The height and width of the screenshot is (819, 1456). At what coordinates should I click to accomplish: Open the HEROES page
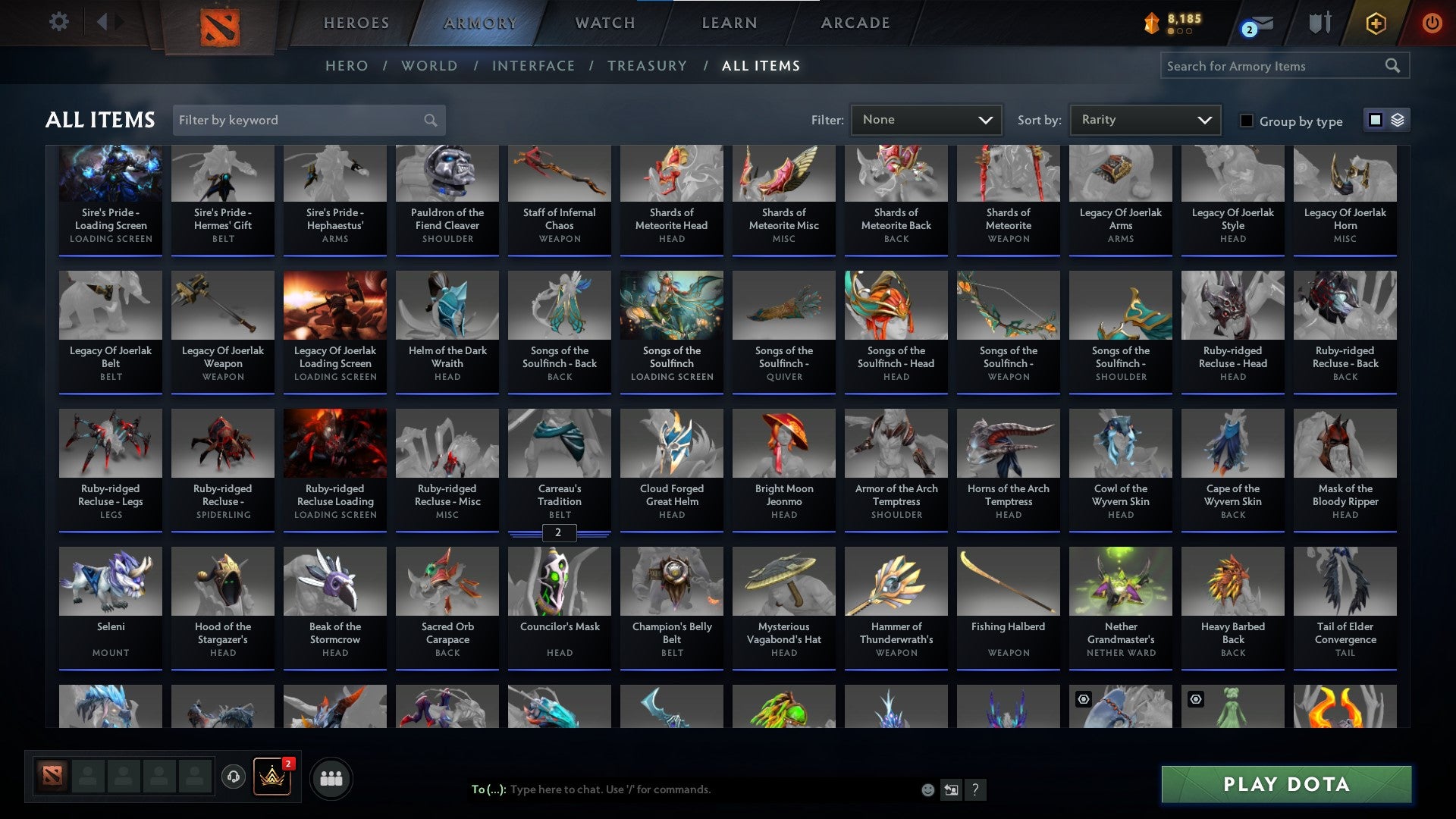coord(356,23)
